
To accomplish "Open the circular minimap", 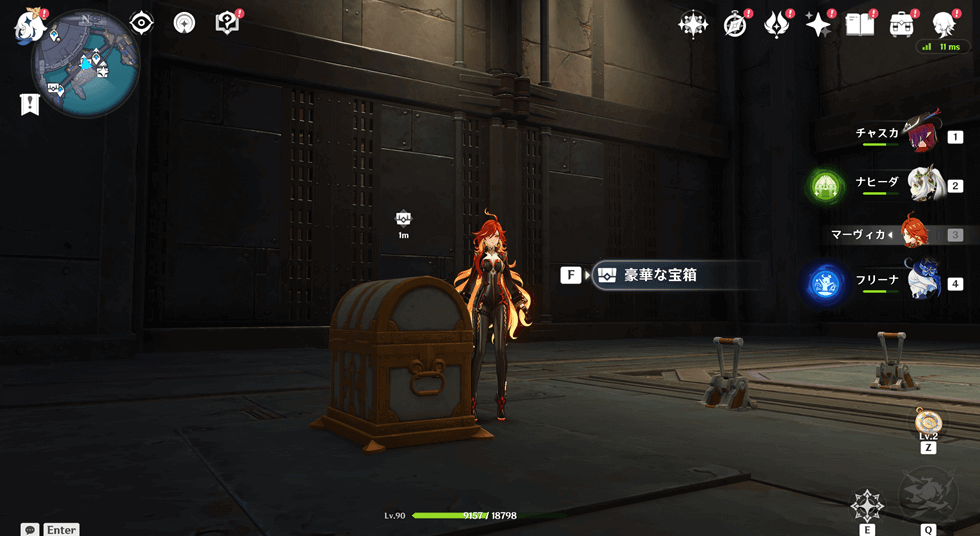I will coord(85,64).
